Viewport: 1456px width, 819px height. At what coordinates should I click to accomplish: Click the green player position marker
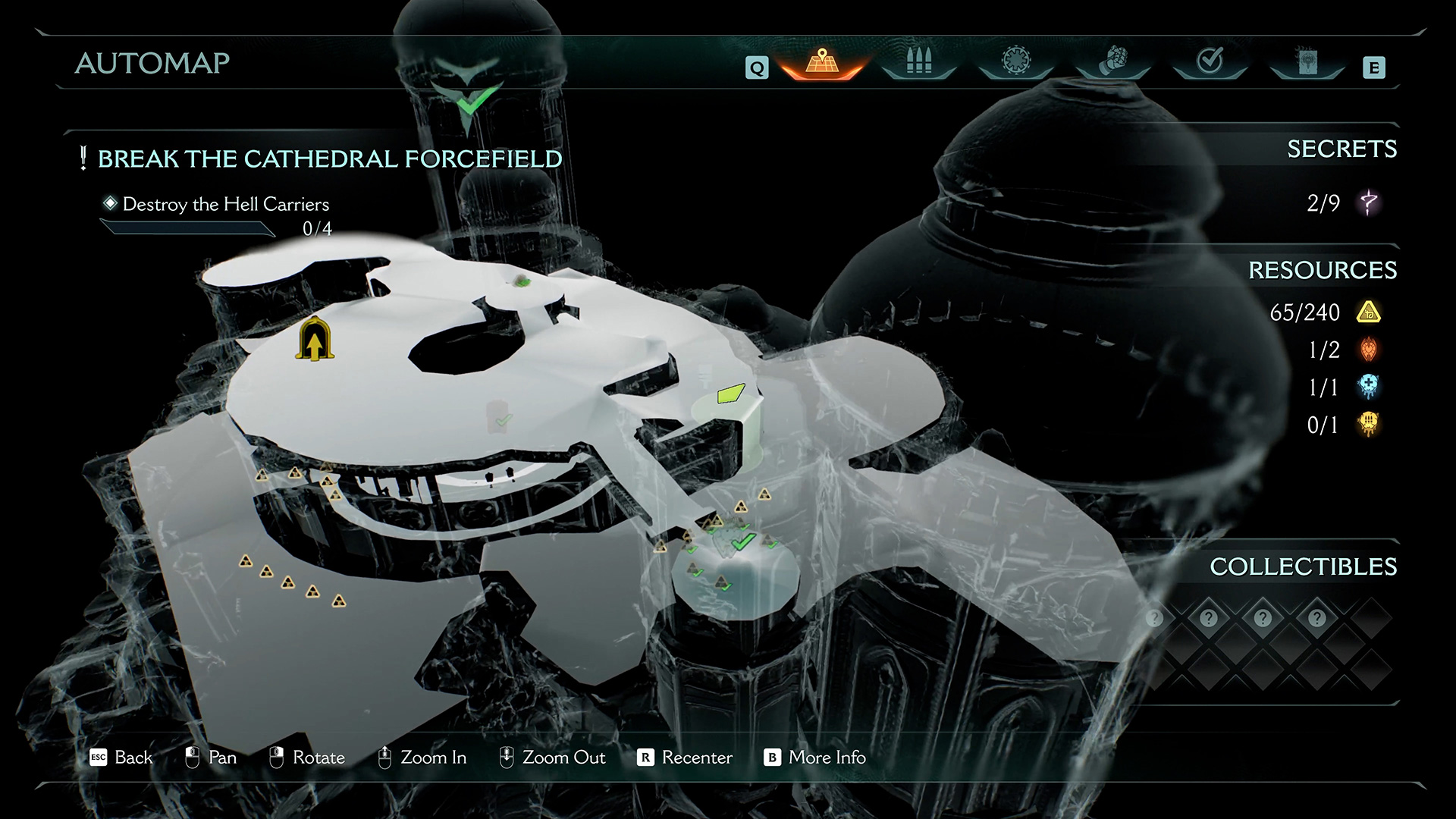(730, 393)
